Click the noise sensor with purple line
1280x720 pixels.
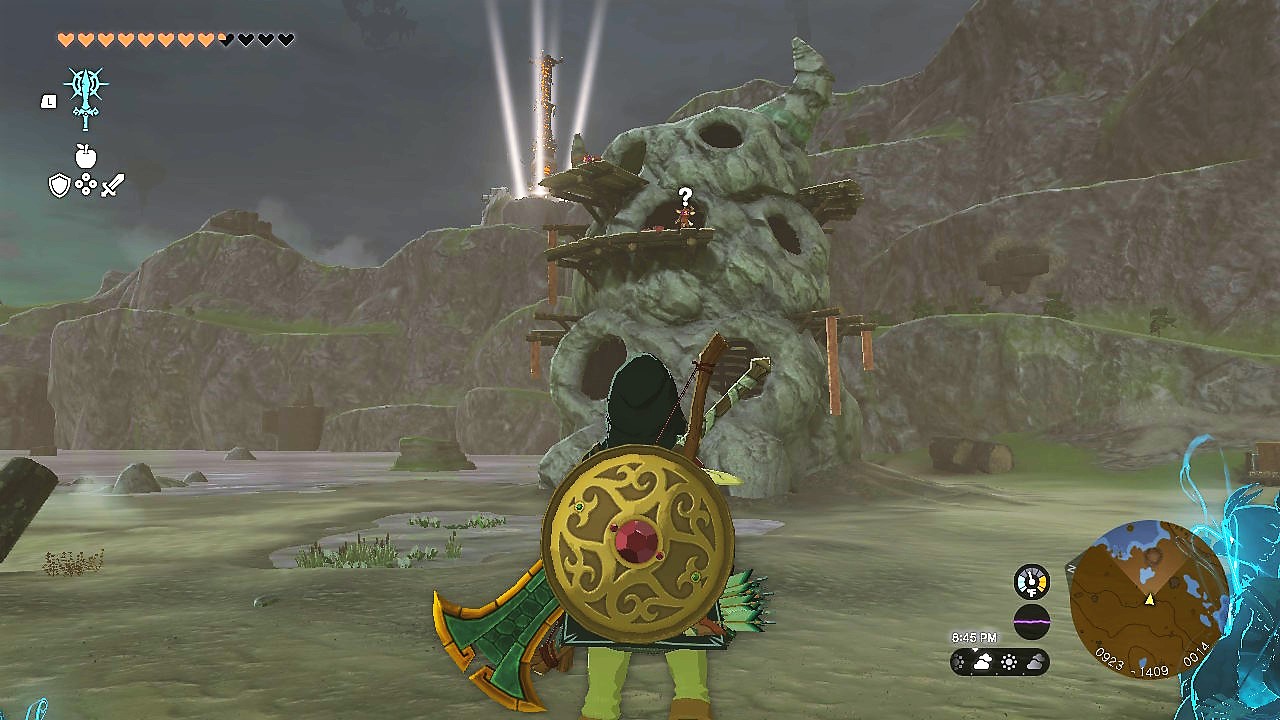1031,621
